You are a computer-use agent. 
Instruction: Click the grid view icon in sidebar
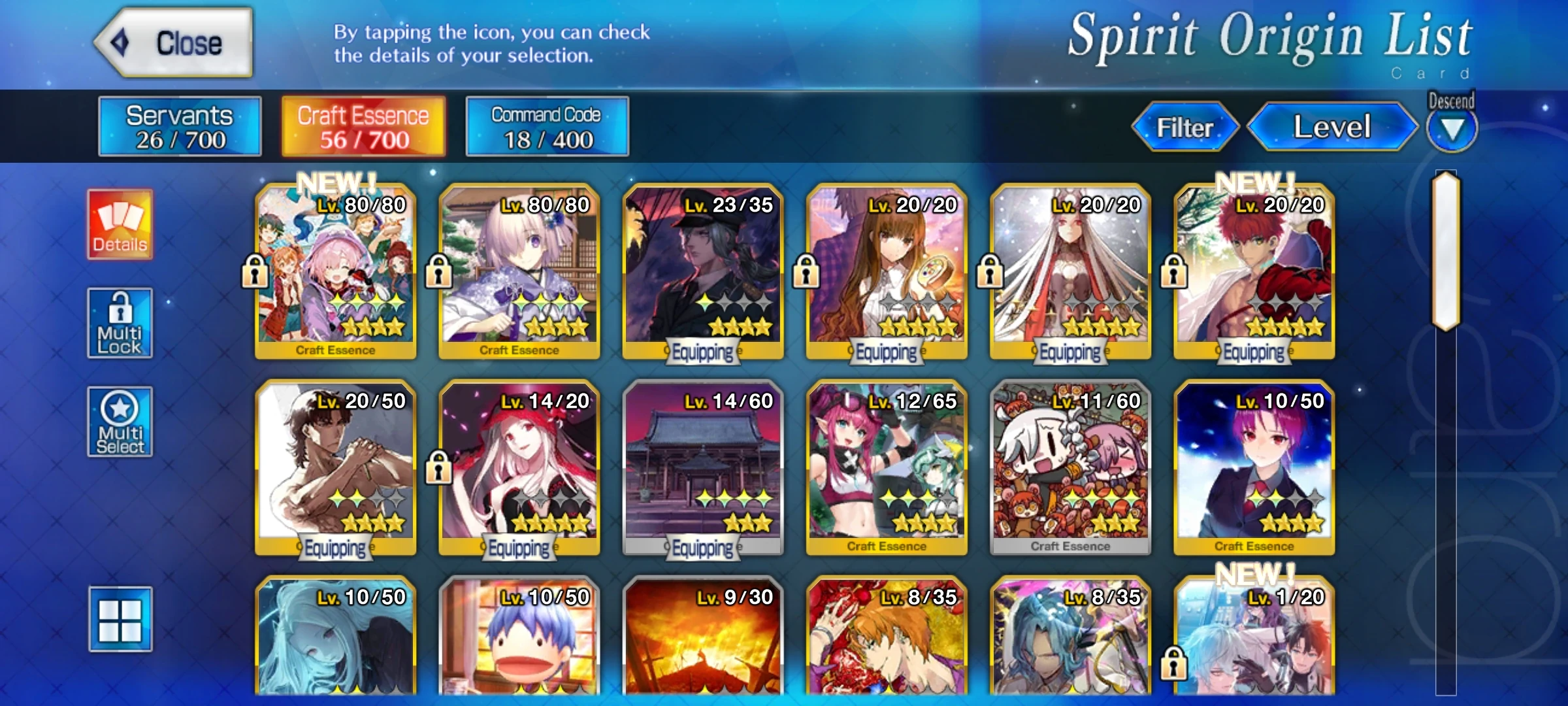(x=120, y=628)
